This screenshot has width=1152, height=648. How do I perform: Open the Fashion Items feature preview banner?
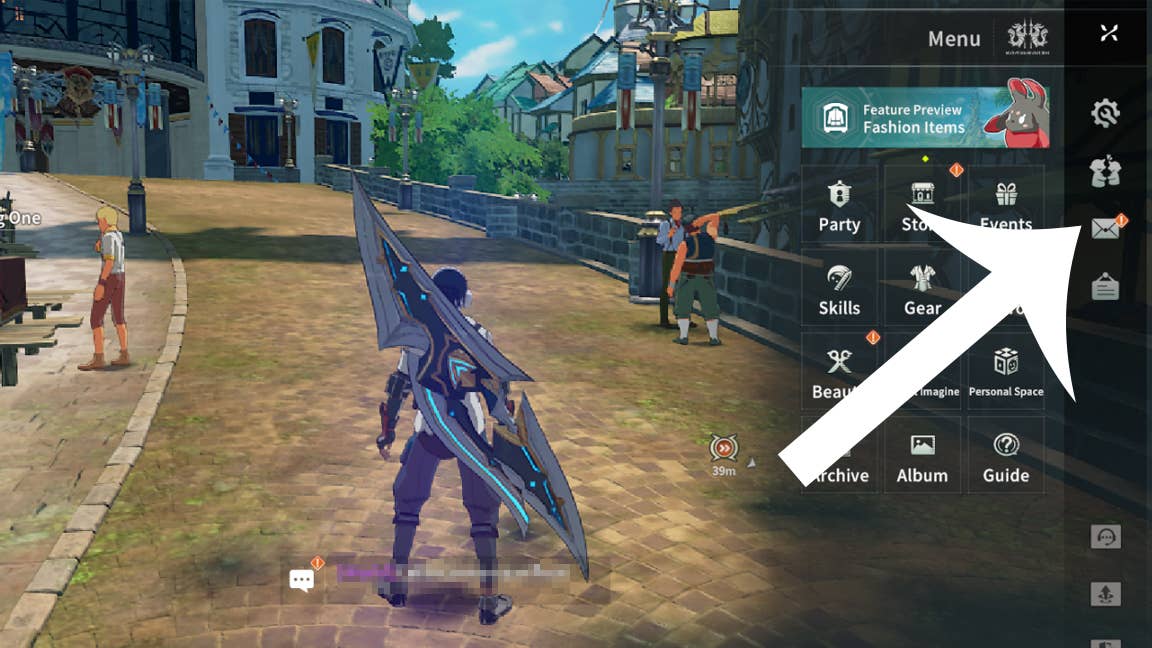pyautogui.click(x=924, y=118)
